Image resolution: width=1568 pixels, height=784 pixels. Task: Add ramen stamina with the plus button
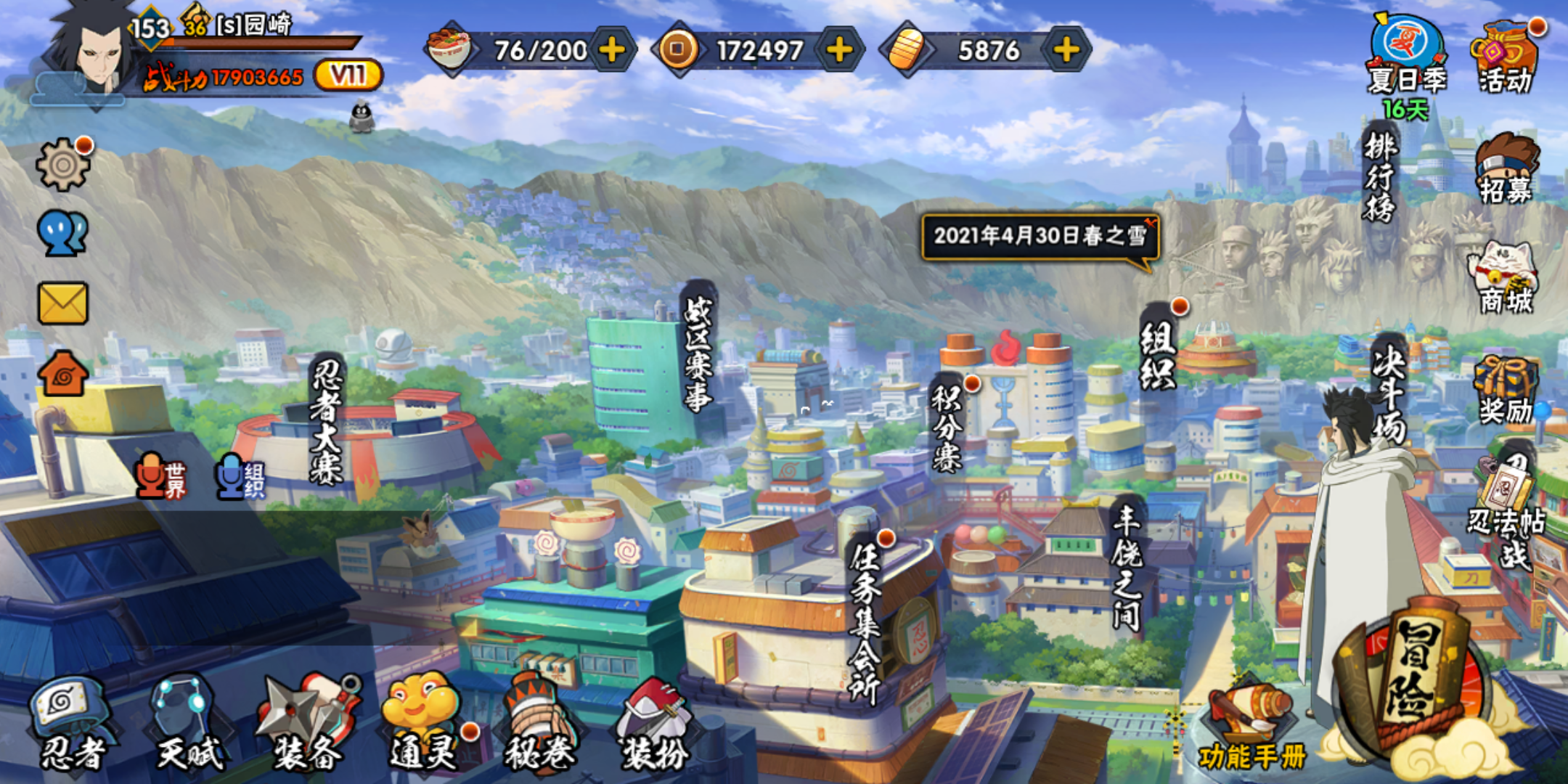pos(612,50)
